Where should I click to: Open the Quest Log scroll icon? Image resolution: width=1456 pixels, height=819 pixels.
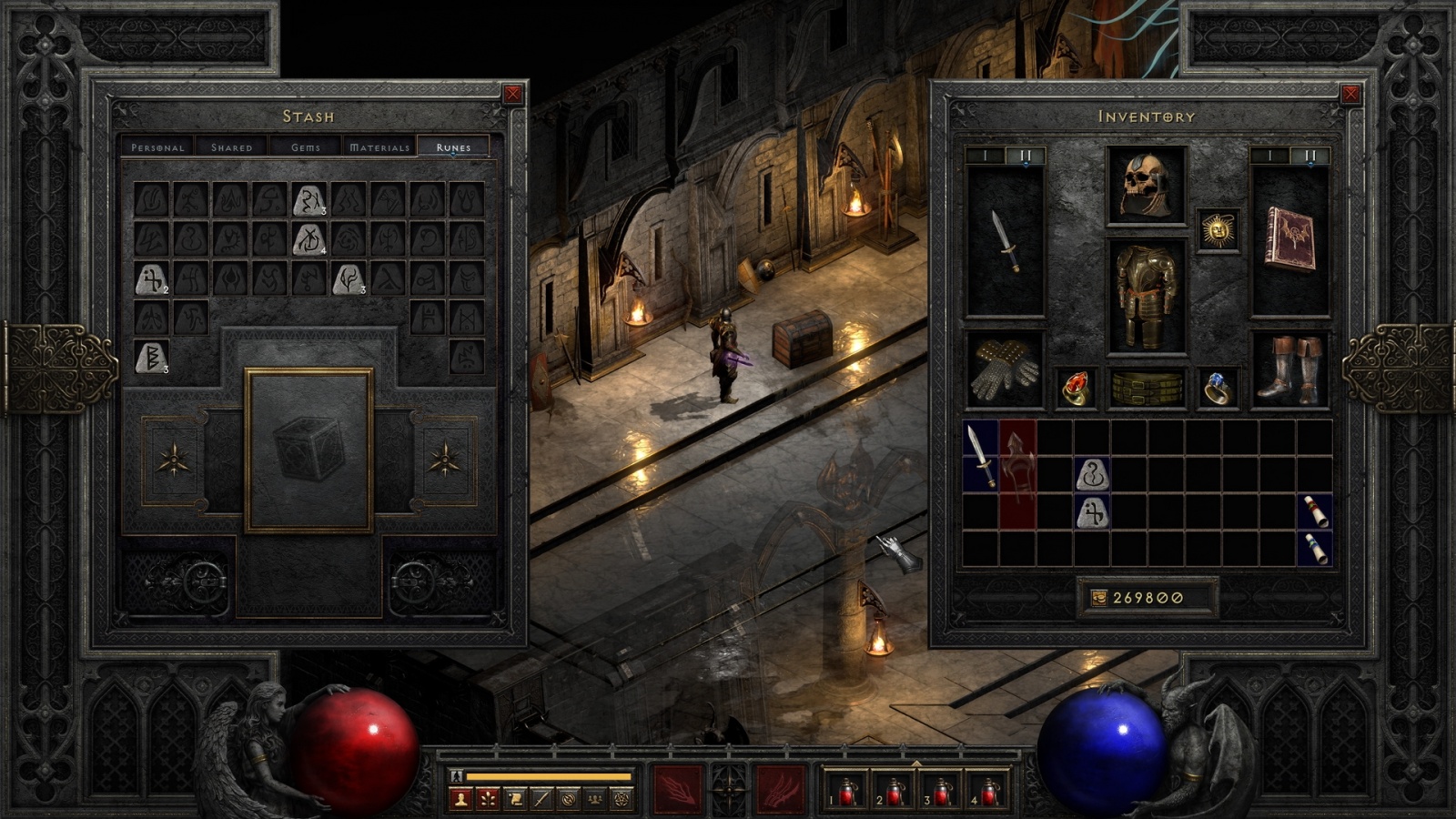click(514, 799)
